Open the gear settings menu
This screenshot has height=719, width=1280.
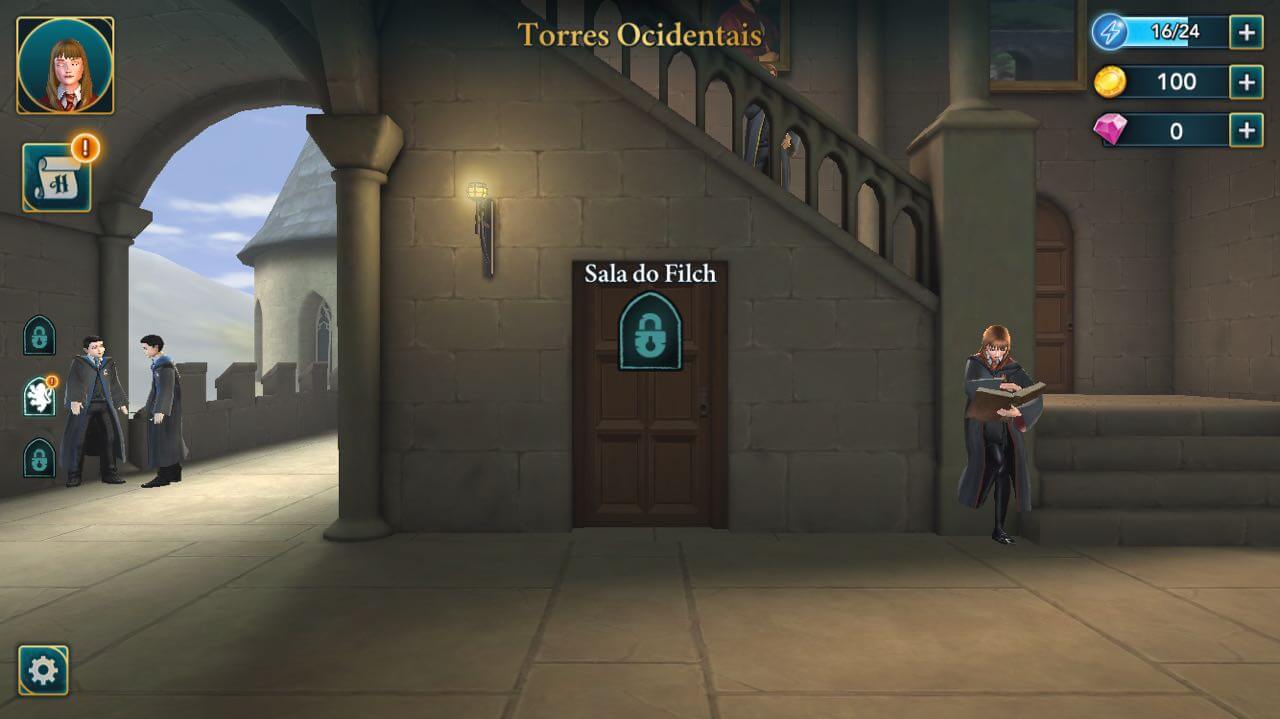tap(43, 670)
